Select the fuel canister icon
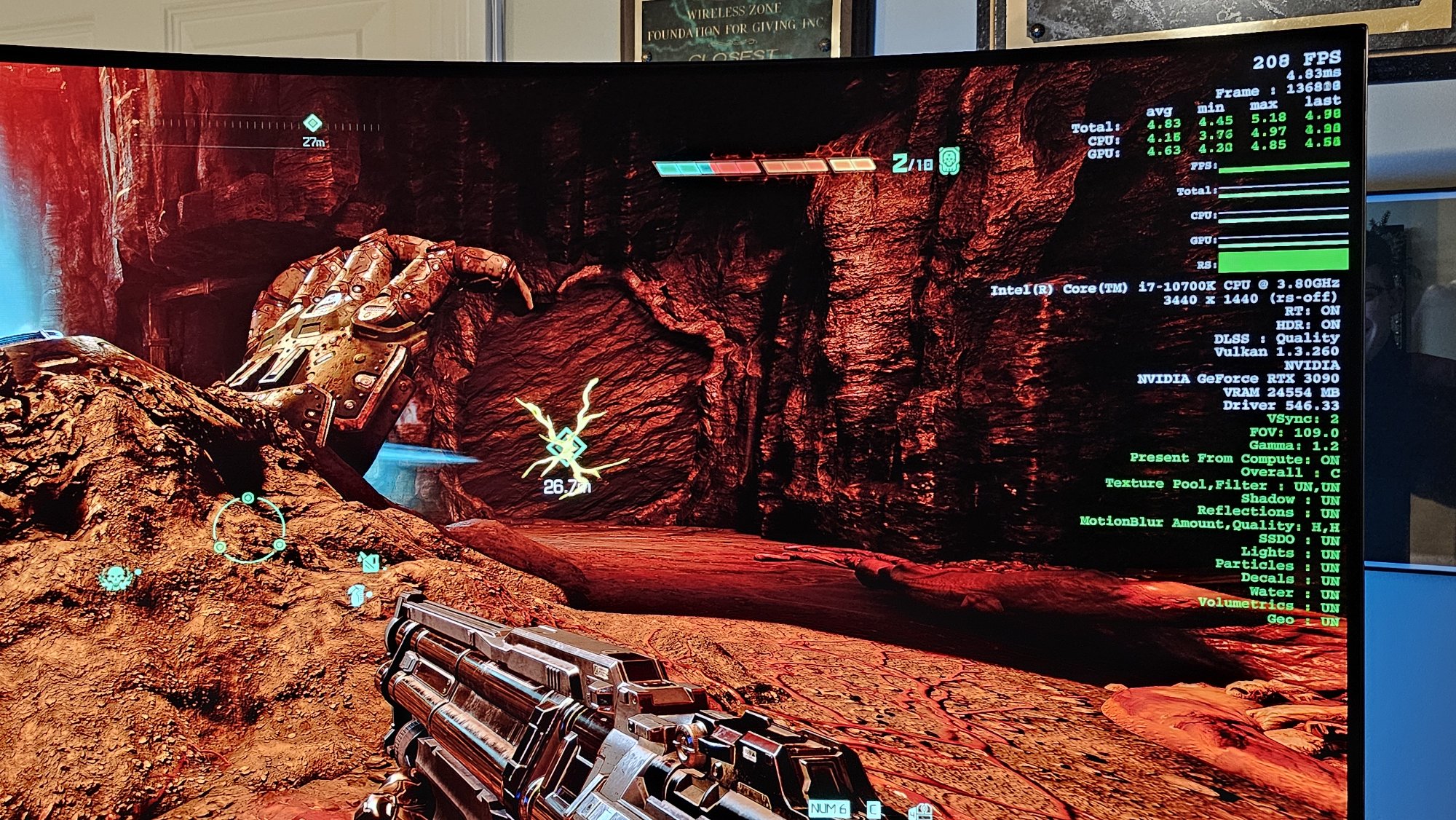Screen dimensions: 1456x820 pyautogui.click(x=369, y=562)
